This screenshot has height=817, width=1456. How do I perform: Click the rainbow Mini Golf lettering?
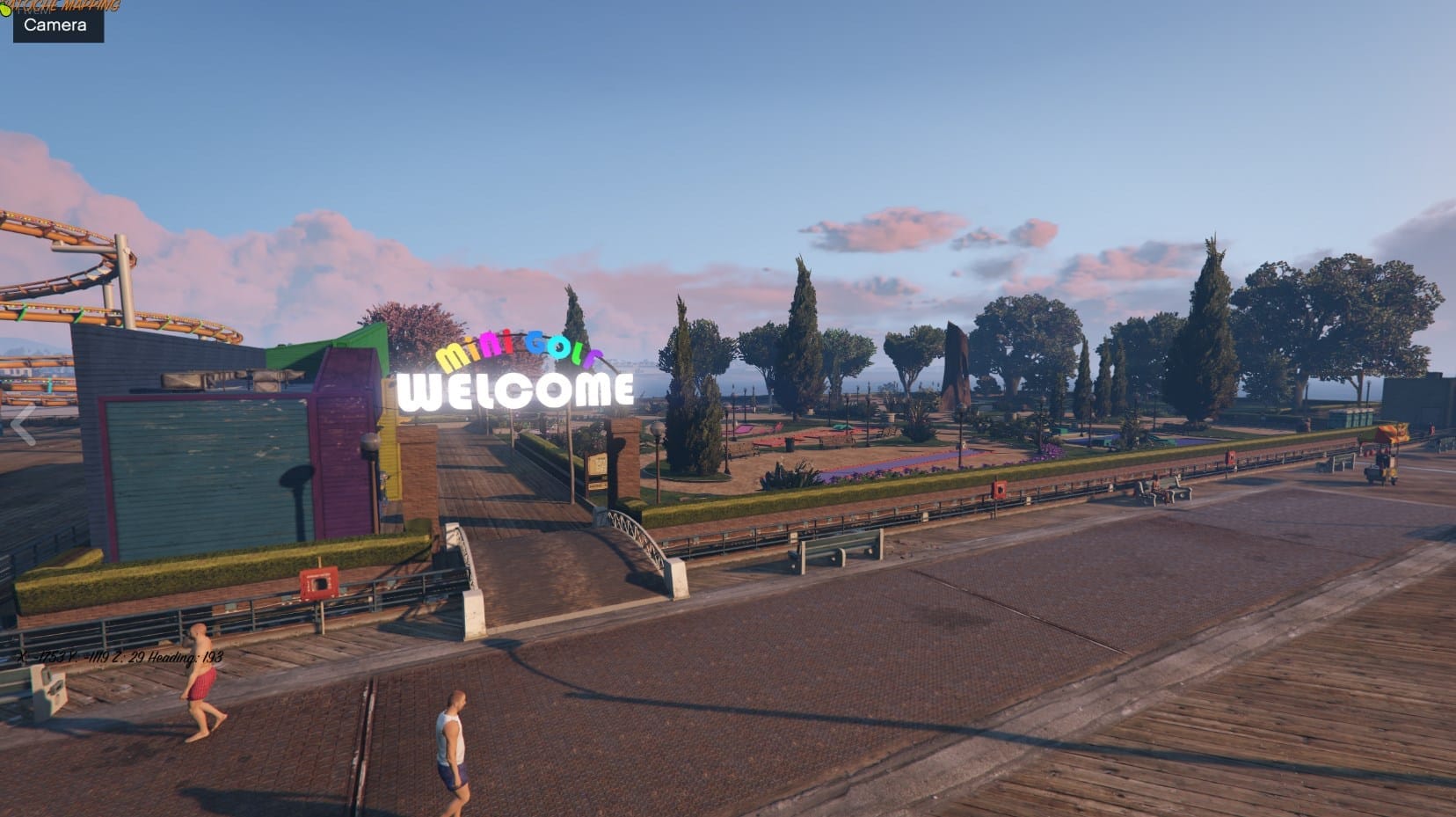tap(521, 350)
